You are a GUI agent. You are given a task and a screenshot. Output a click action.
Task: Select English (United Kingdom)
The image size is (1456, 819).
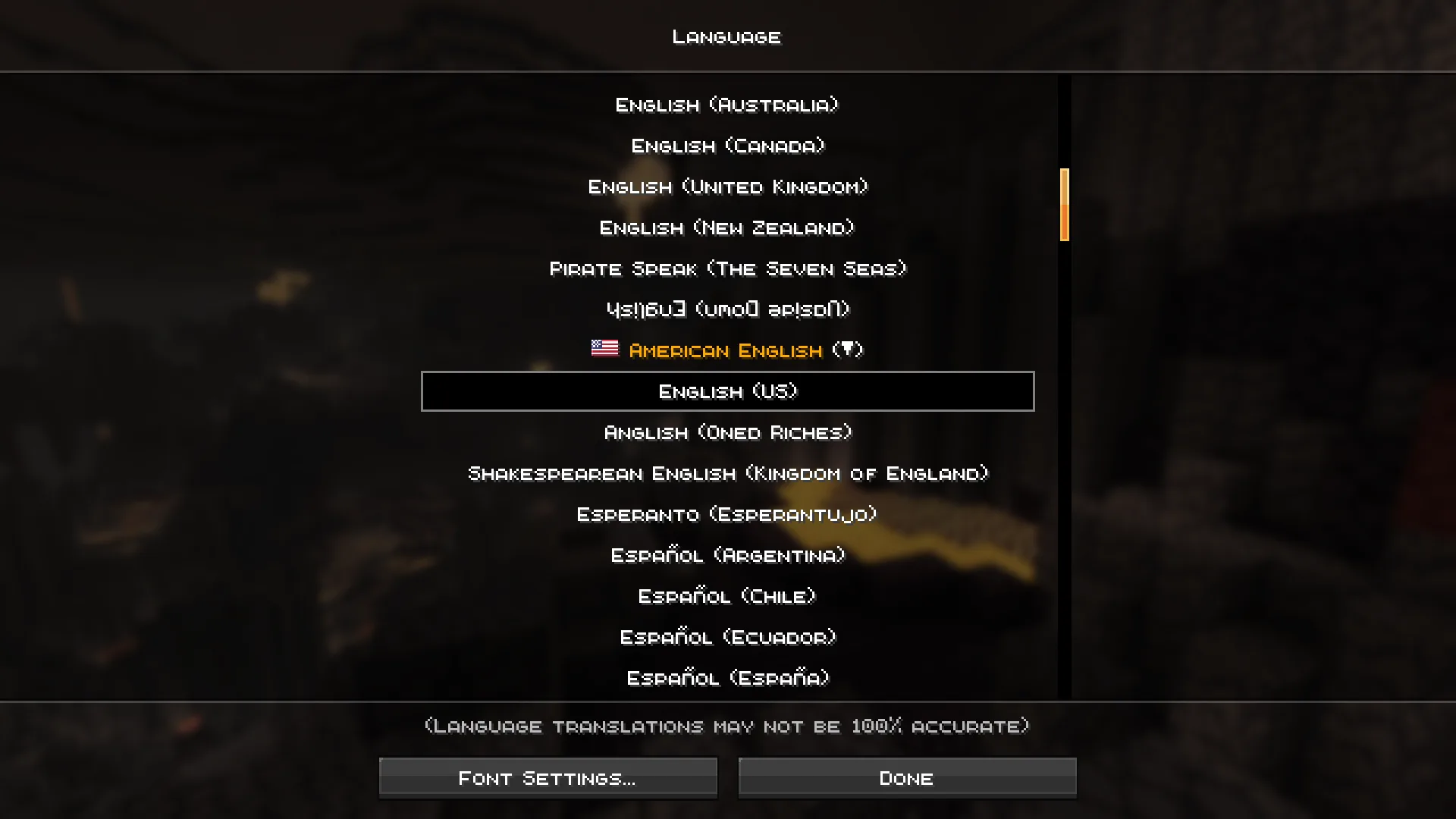[726, 187]
